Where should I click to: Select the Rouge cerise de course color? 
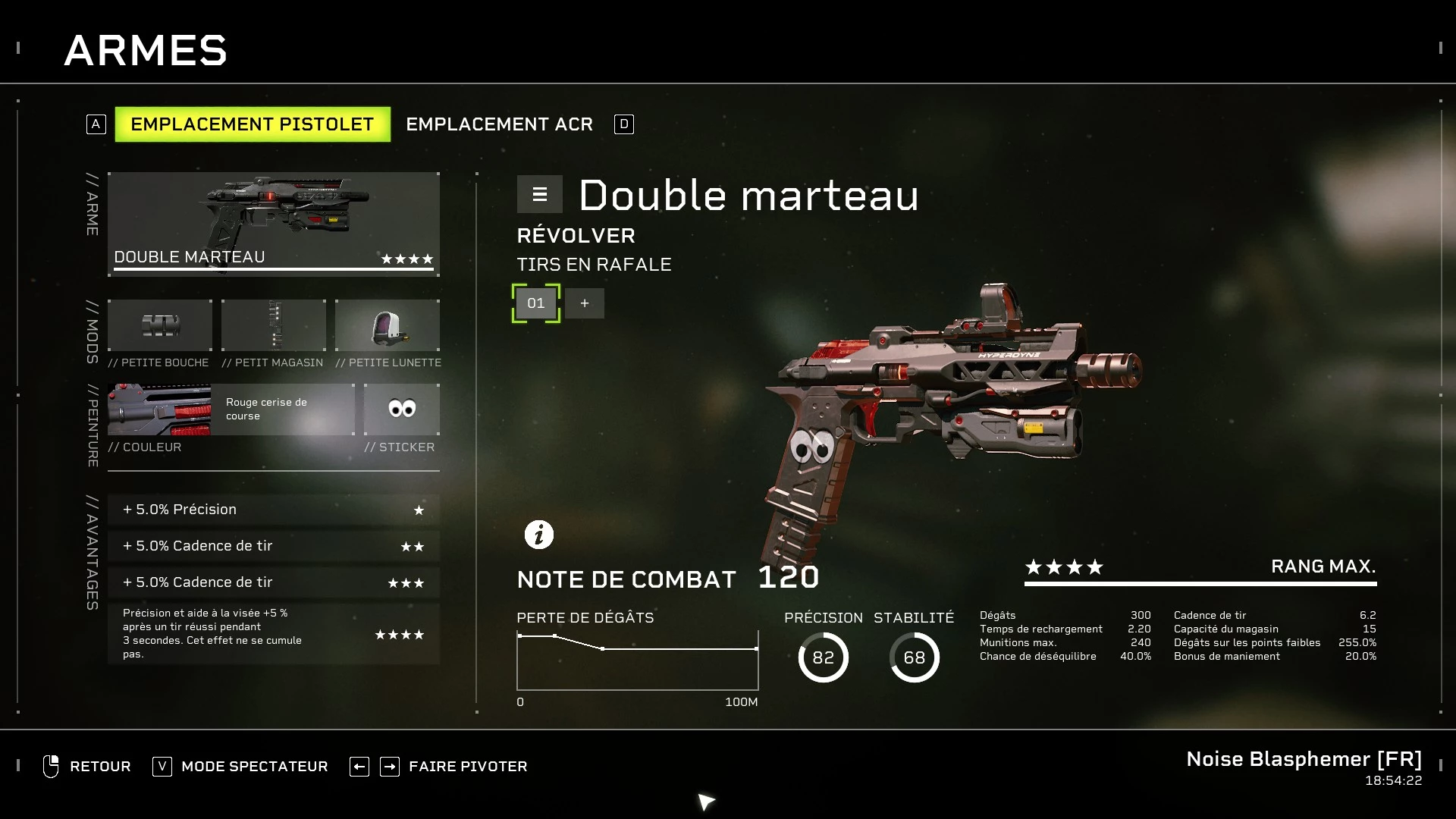point(285,409)
